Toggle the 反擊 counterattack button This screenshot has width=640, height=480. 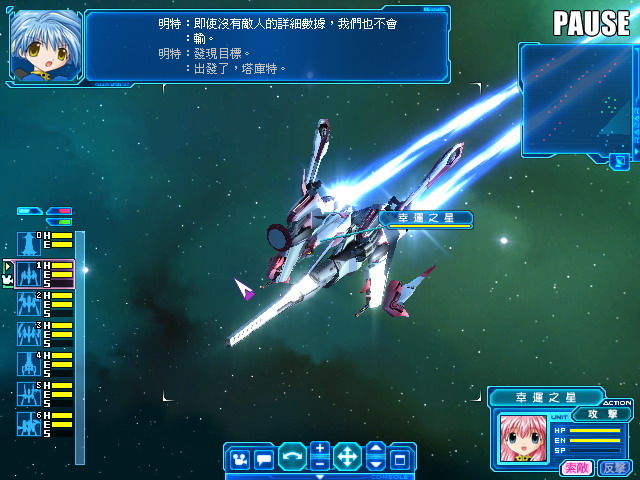[613, 467]
